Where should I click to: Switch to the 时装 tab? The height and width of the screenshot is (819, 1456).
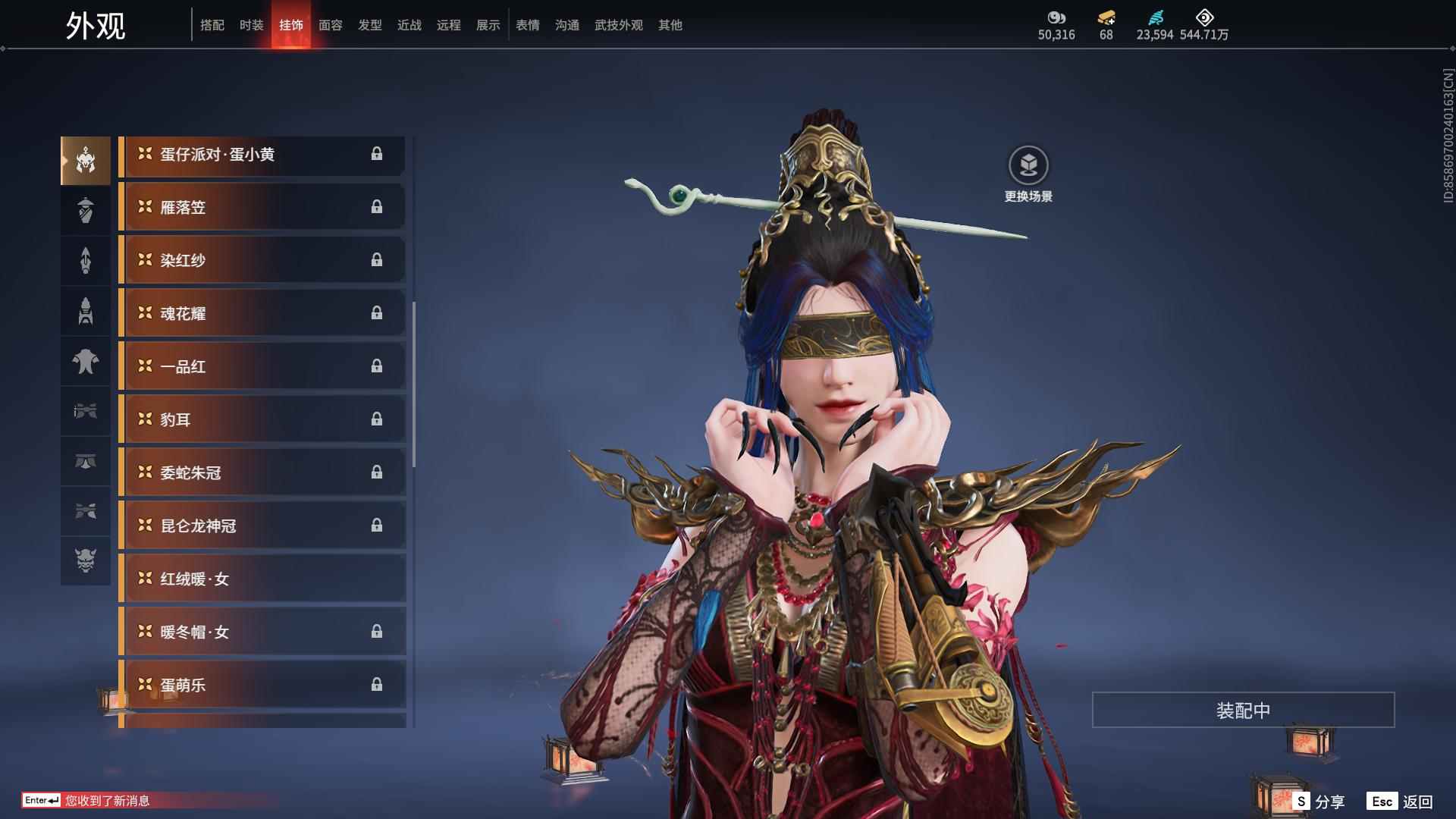click(x=252, y=25)
